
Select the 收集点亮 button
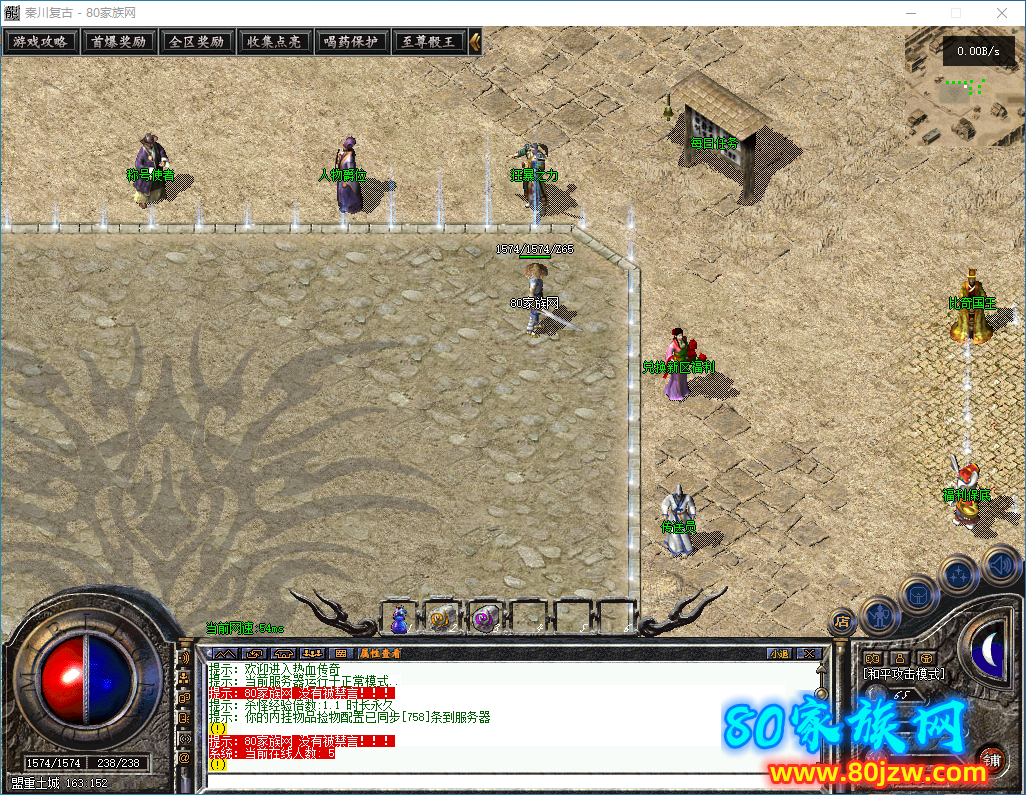(274, 42)
